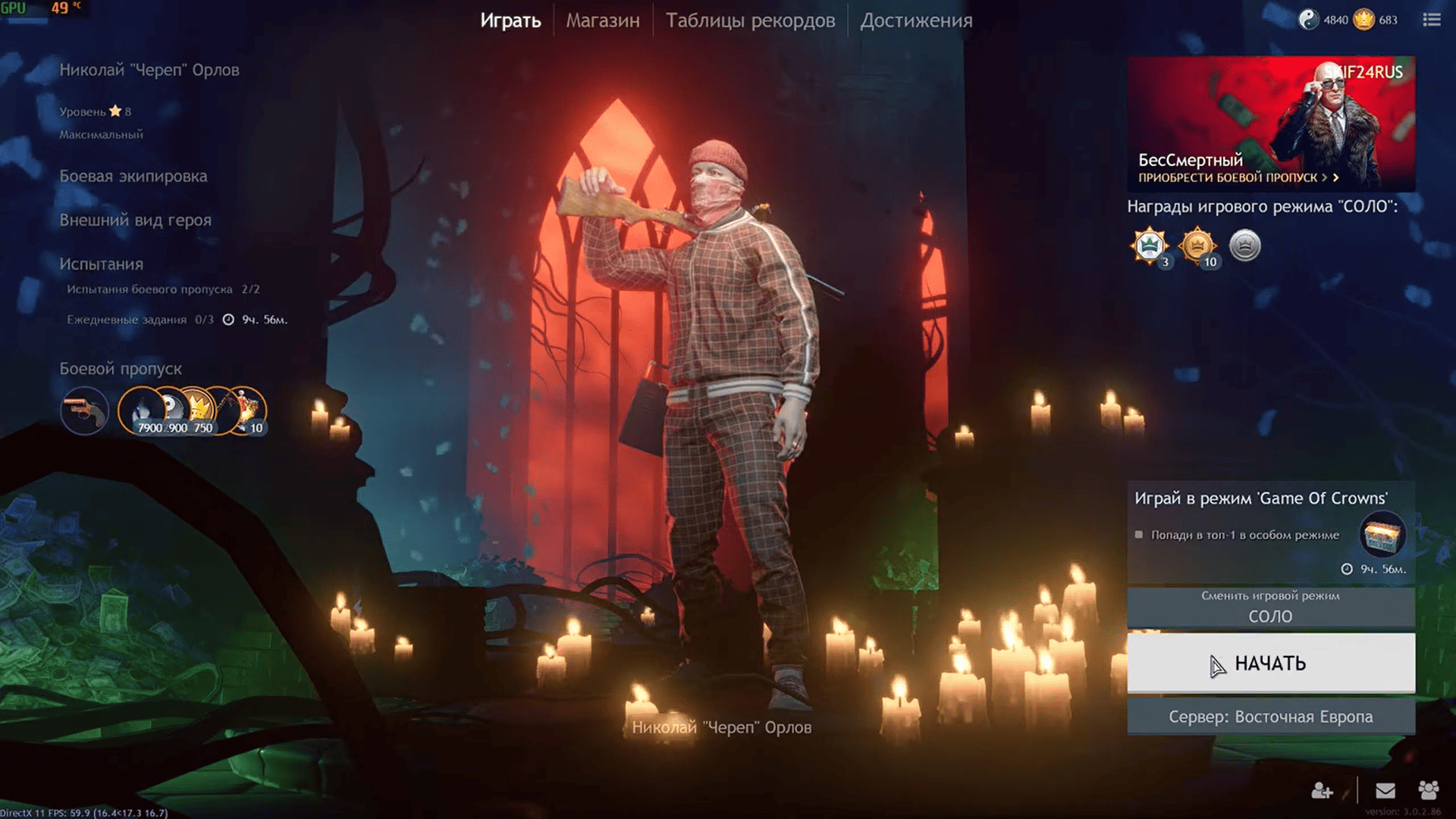Click the Game Of Crowns chest reward

[x=1382, y=535]
